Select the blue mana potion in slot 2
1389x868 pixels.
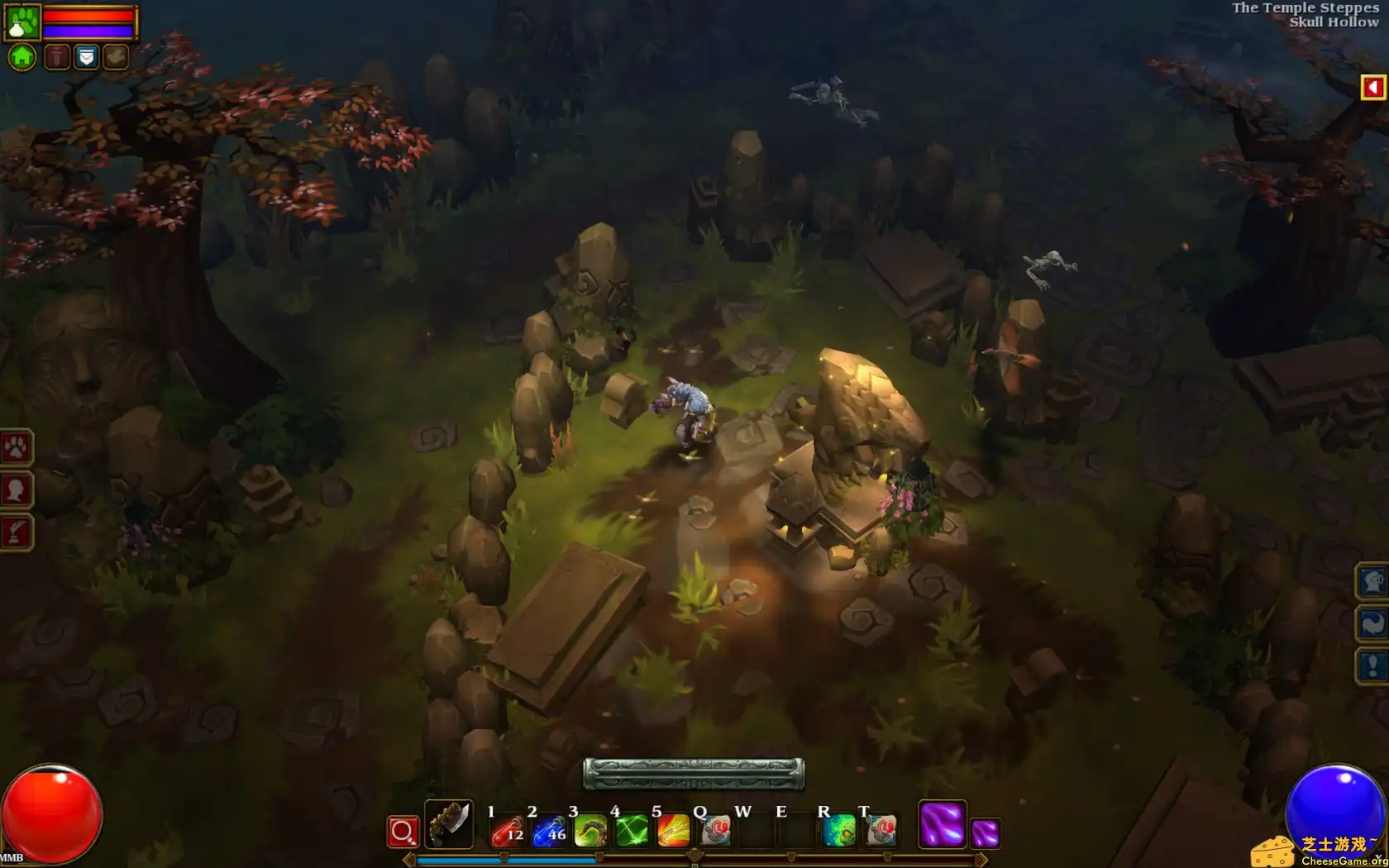coord(549,832)
